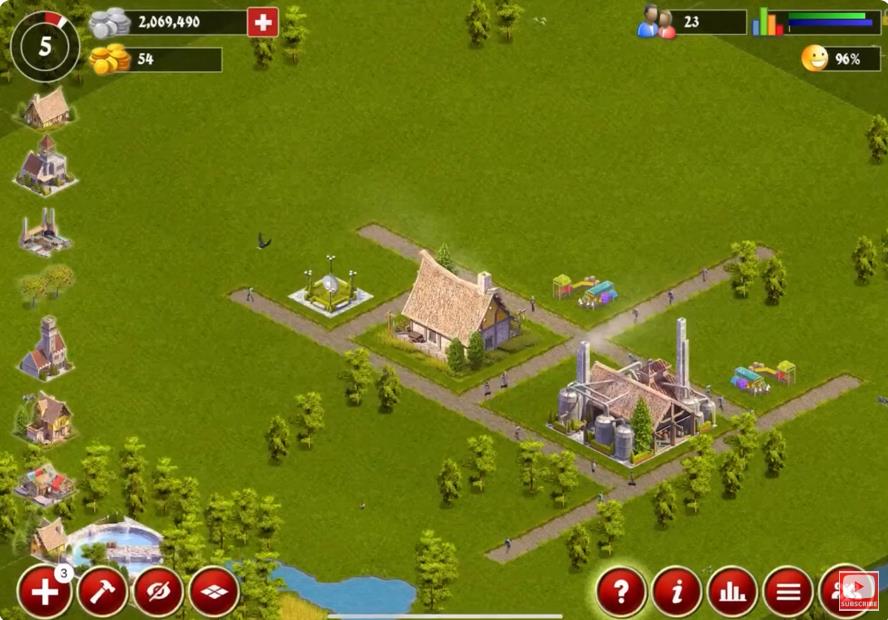The height and width of the screenshot is (620, 888).
Task: Open the bar chart statistics button
Action: pos(733,592)
